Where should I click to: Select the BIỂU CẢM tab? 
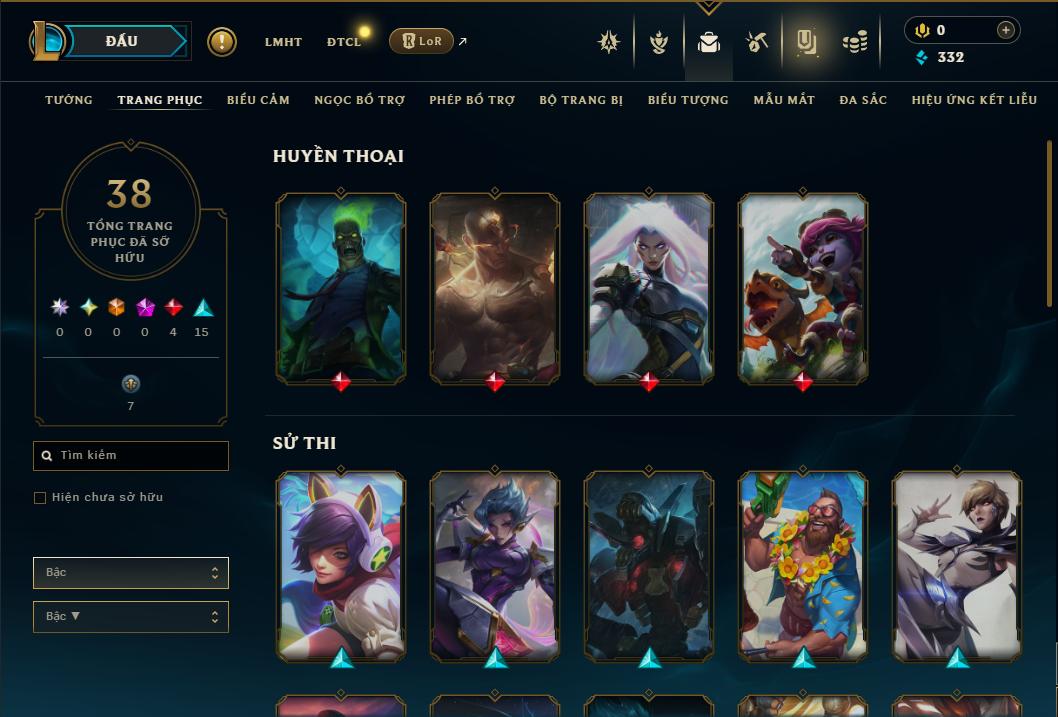click(258, 100)
